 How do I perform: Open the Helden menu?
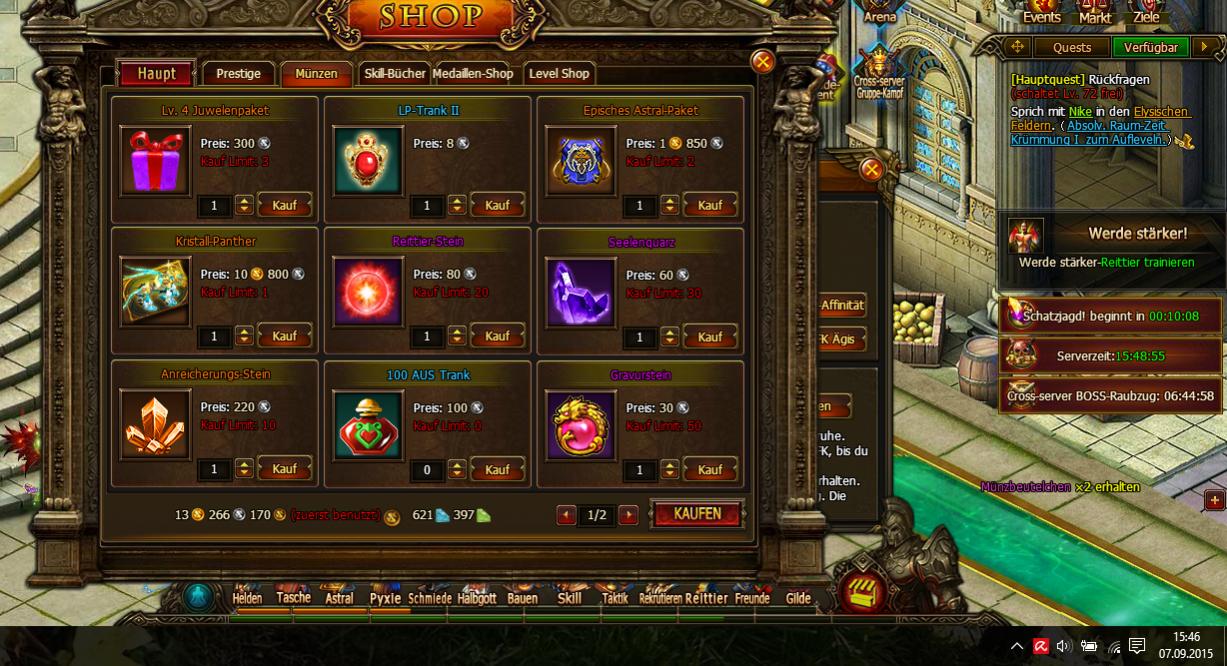click(247, 598)
